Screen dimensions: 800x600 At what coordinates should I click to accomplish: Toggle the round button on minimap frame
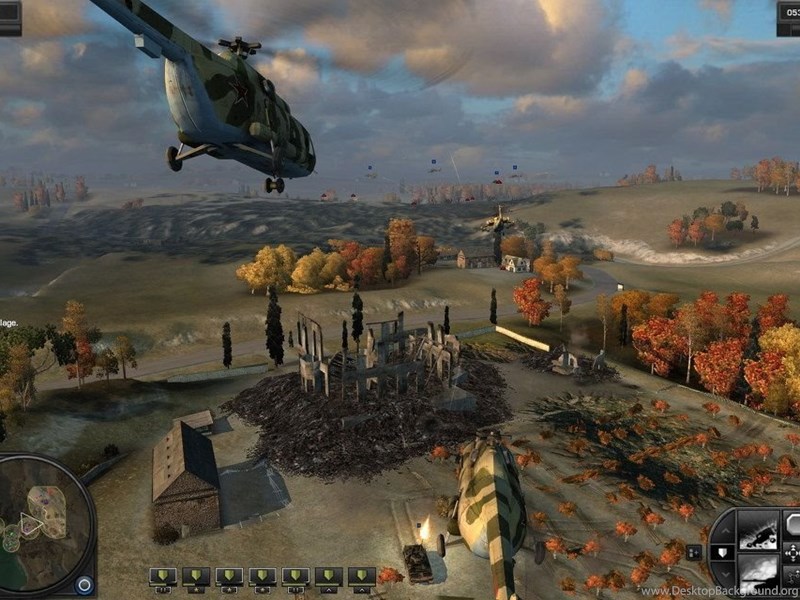click(84, 584)
